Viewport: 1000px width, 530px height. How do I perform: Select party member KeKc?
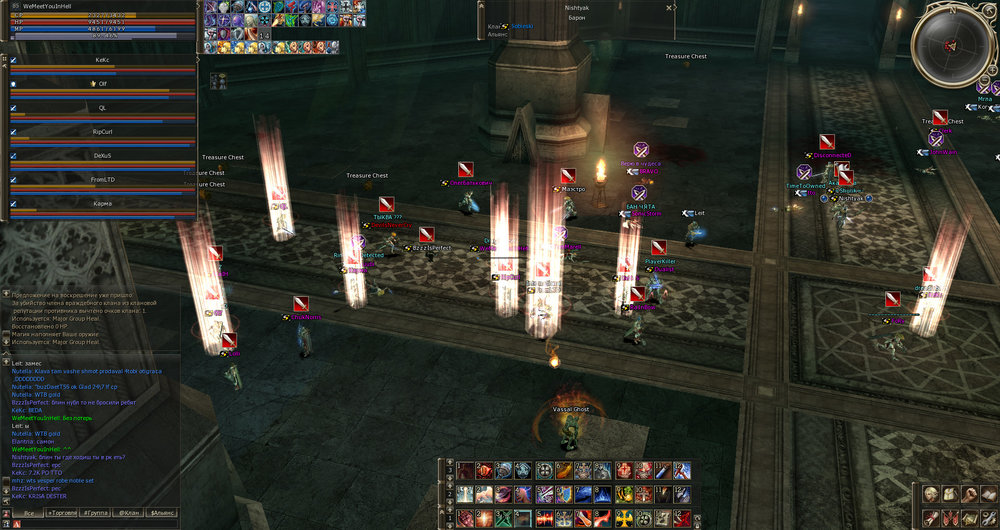[x=102, y=60]
